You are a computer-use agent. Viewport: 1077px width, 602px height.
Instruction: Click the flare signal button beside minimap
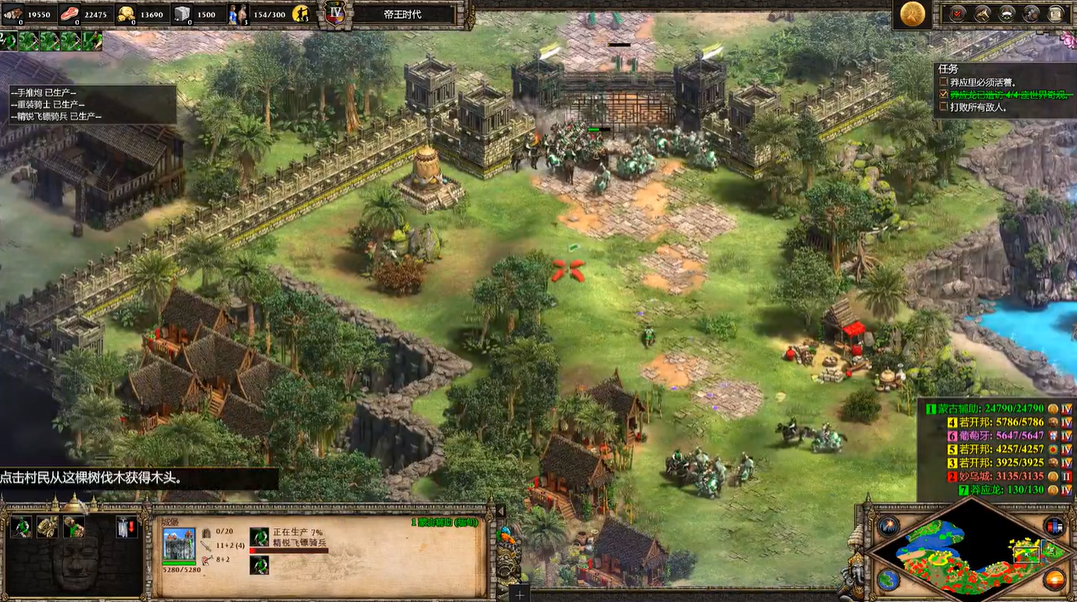click(x=889, y=526)
